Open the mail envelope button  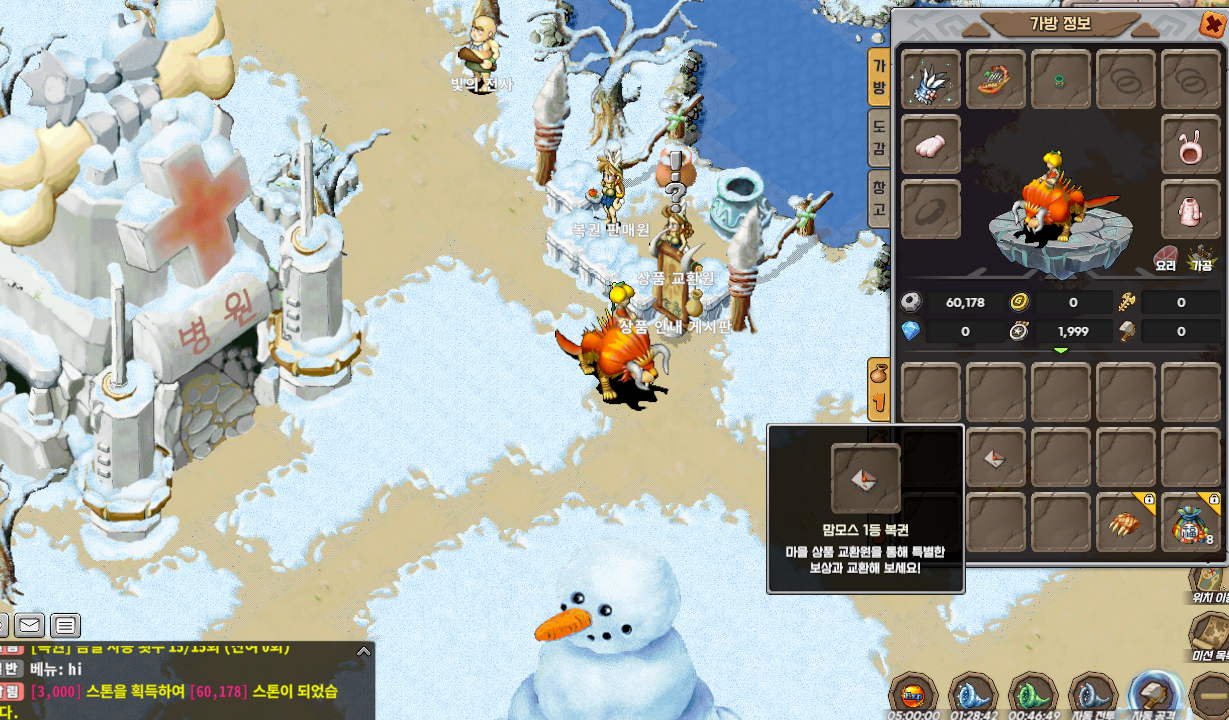pos(28,626)
